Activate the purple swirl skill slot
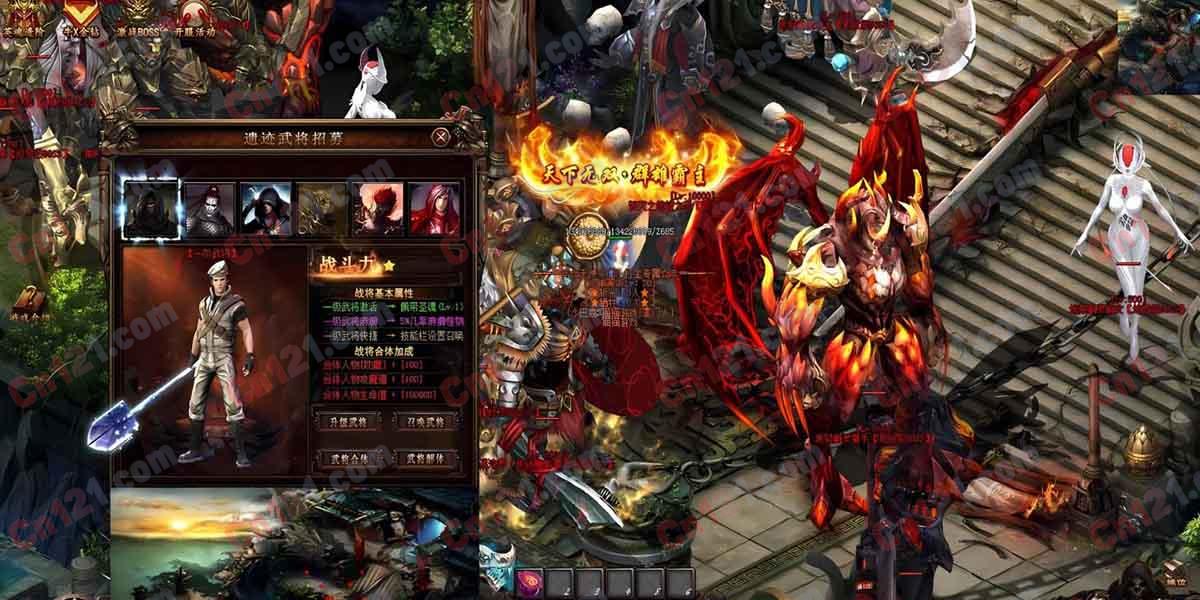Image resolution: width=1200 pixels, height=600 pixels. (530, 581)
